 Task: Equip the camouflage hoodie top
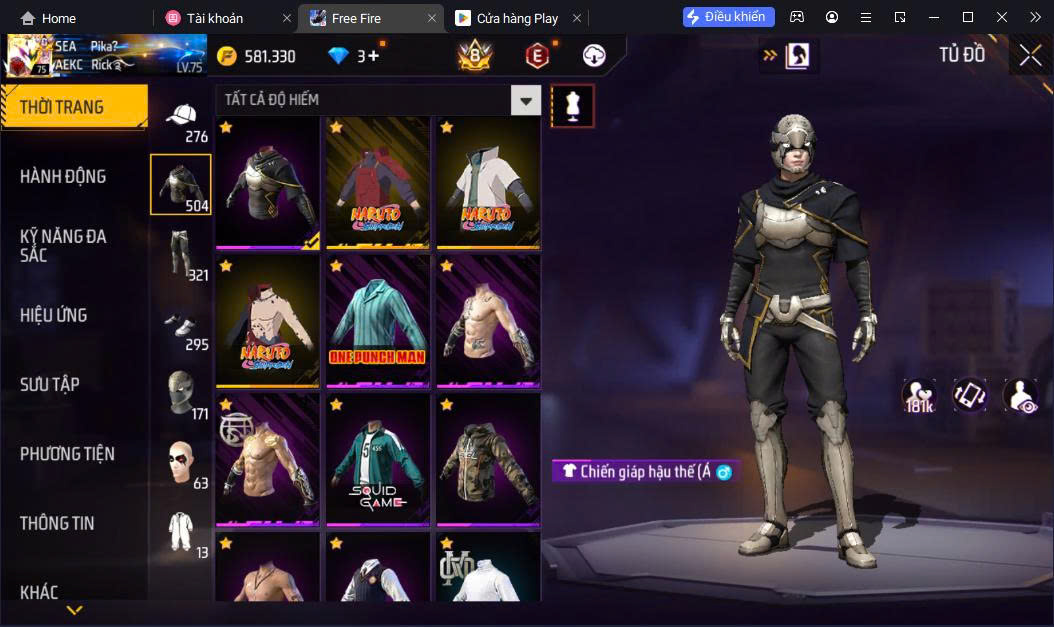488,459
